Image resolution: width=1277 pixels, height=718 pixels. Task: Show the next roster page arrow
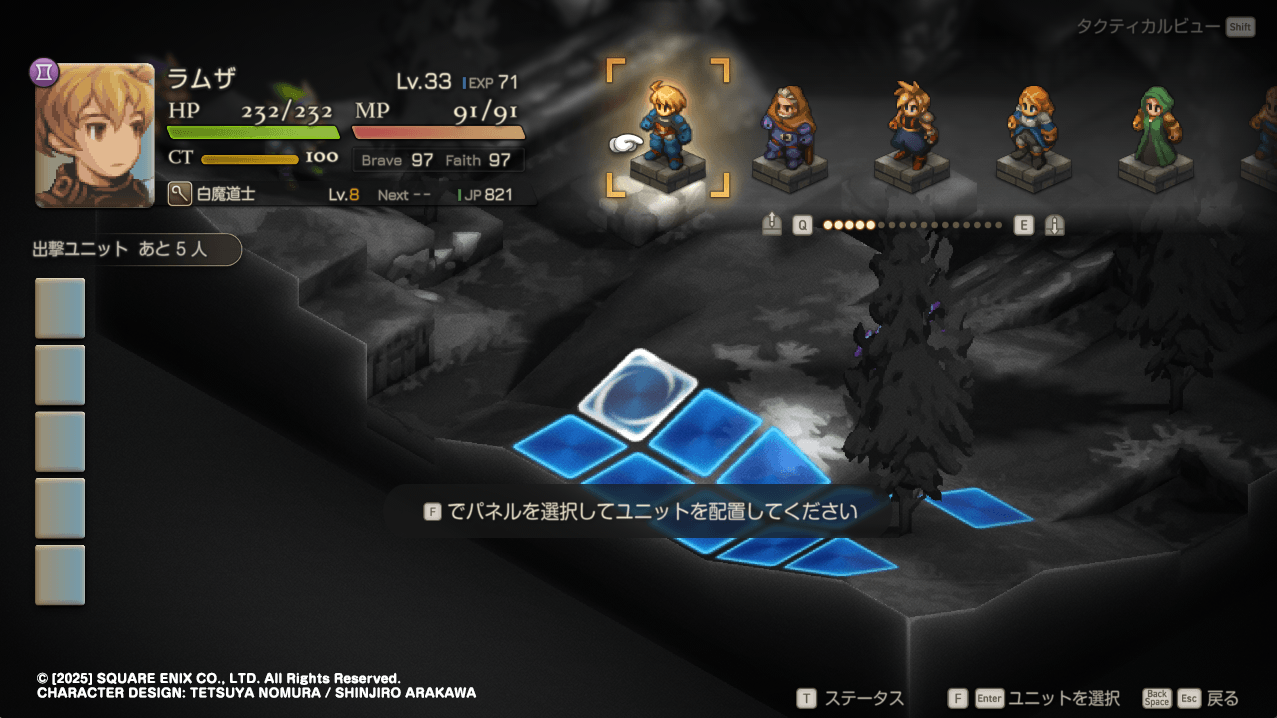click(1054, 225)
